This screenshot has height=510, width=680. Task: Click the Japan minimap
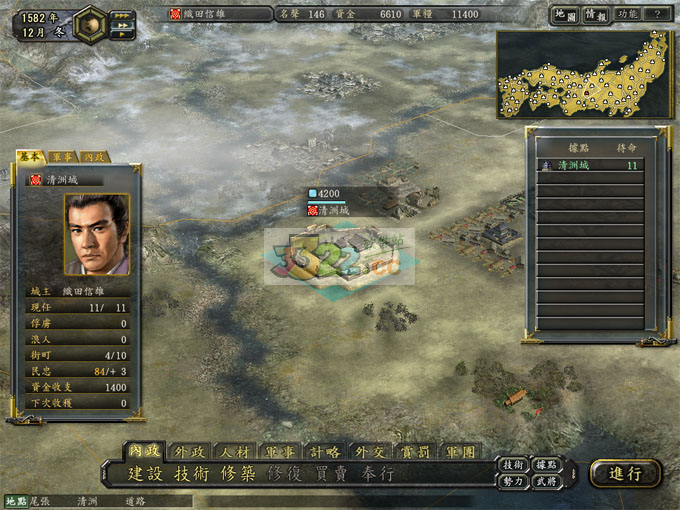[583, 74]
